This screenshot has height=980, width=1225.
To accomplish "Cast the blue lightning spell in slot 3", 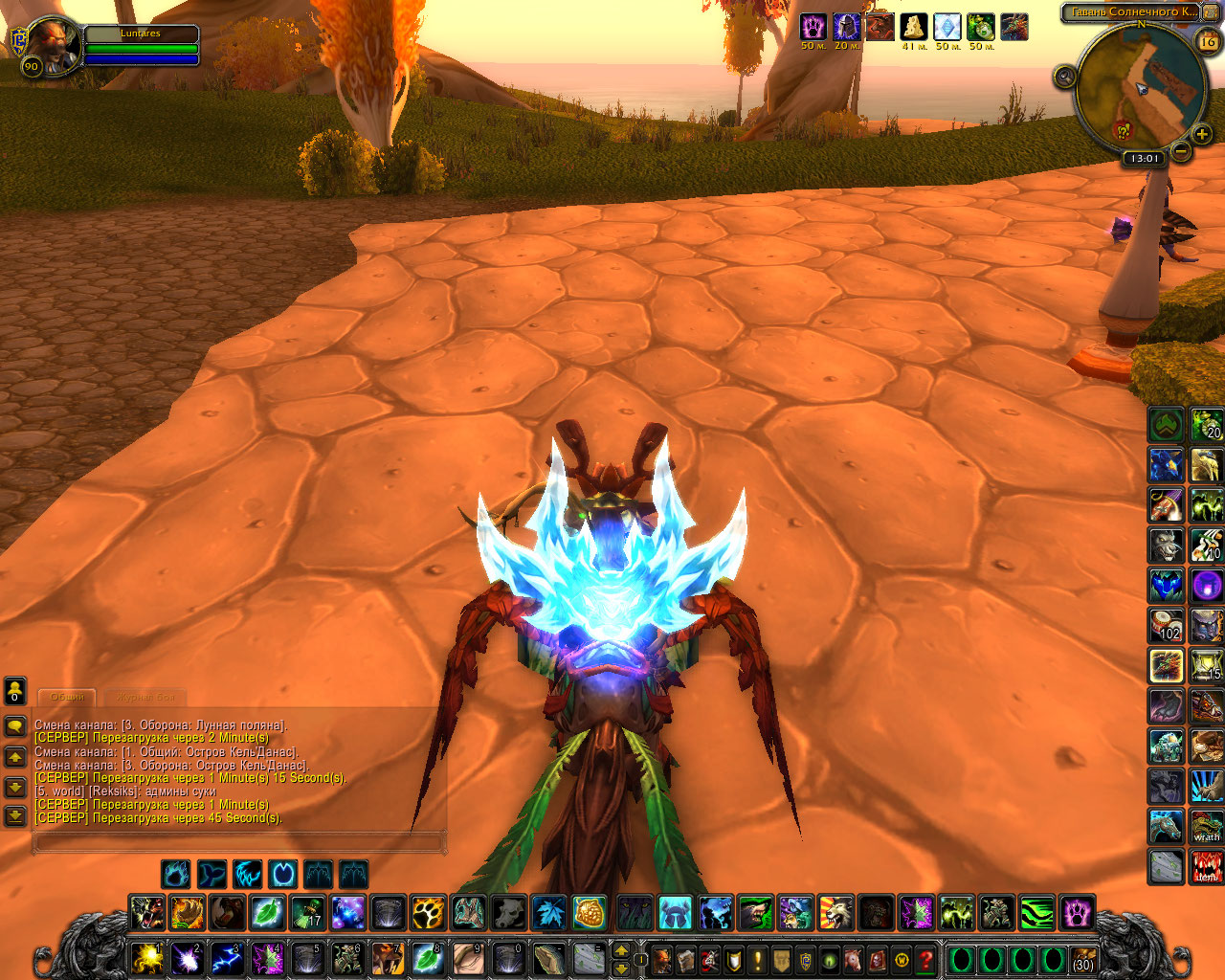I will tap(227, 958).
